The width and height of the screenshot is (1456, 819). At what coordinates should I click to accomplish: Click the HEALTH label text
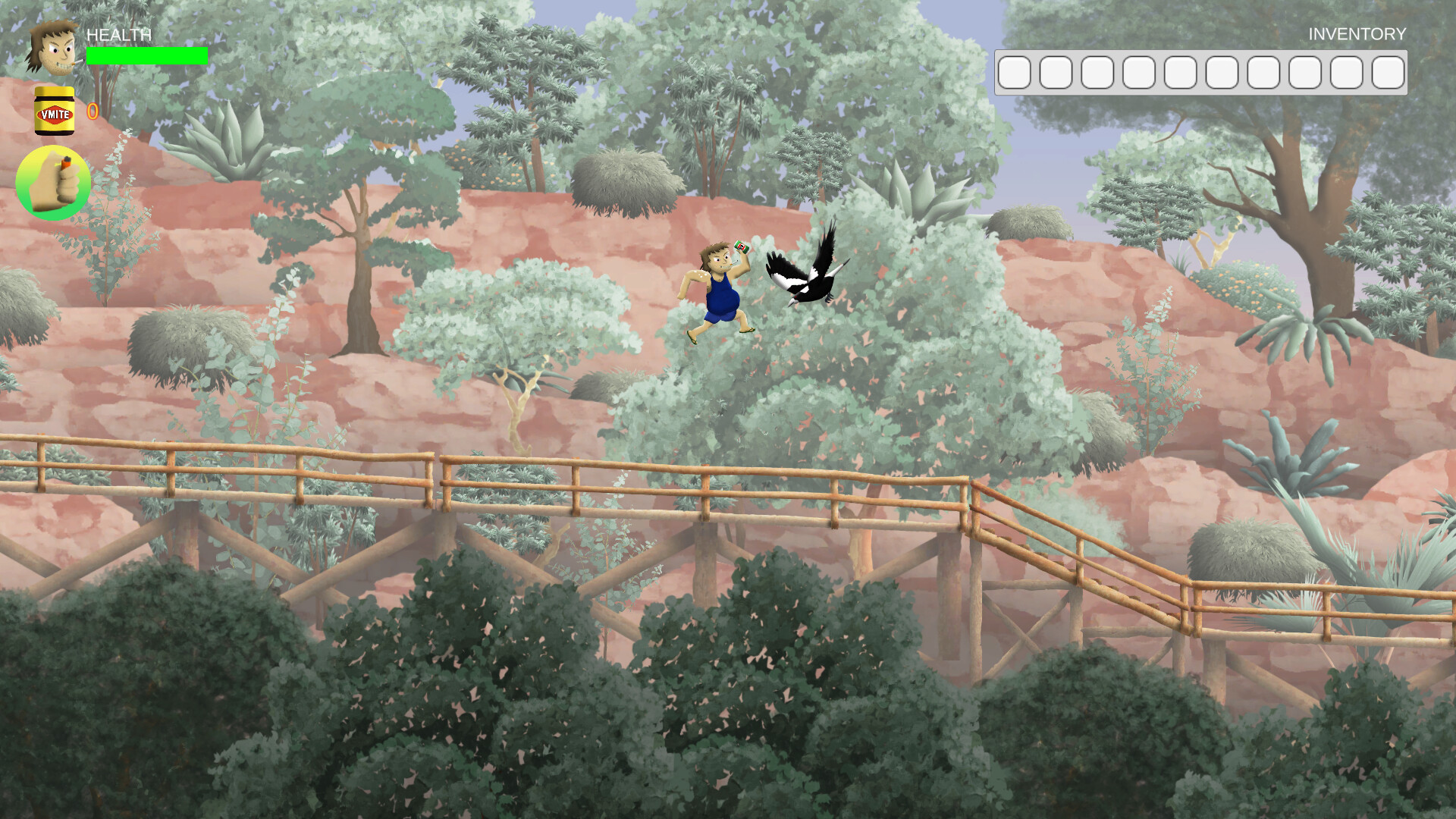point(118,35)
